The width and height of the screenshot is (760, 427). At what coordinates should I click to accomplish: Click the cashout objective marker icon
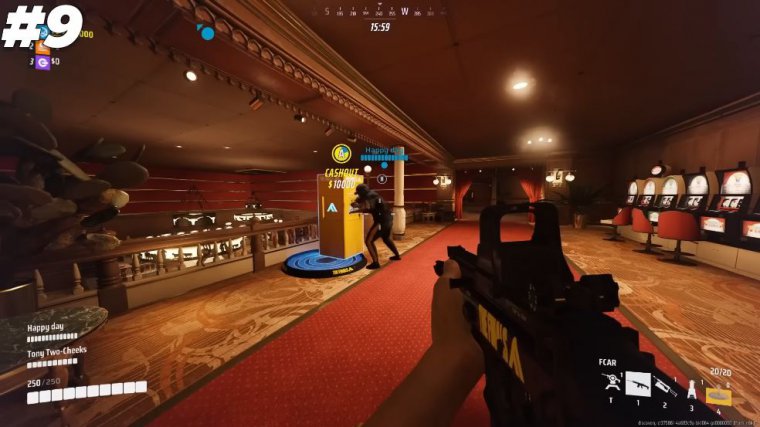click(x=340, y=153)
